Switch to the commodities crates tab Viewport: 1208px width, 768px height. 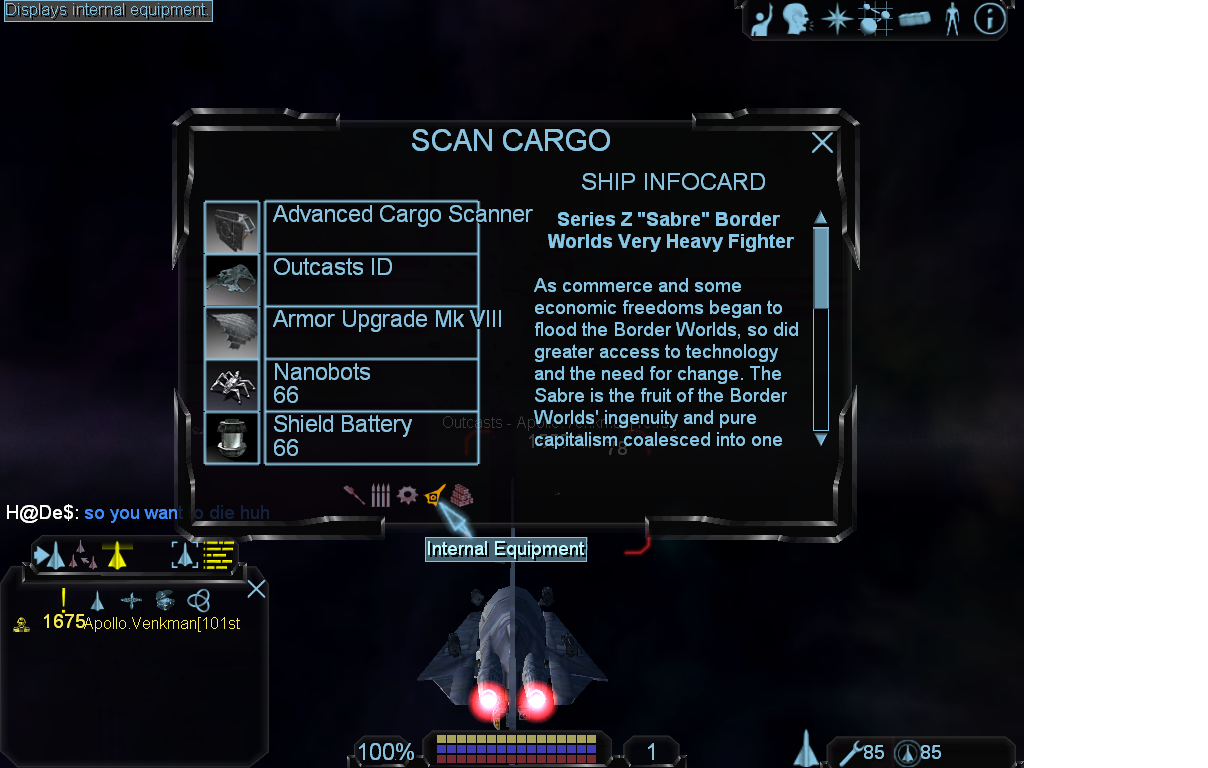pyautogui.click(x=461, y=495)
